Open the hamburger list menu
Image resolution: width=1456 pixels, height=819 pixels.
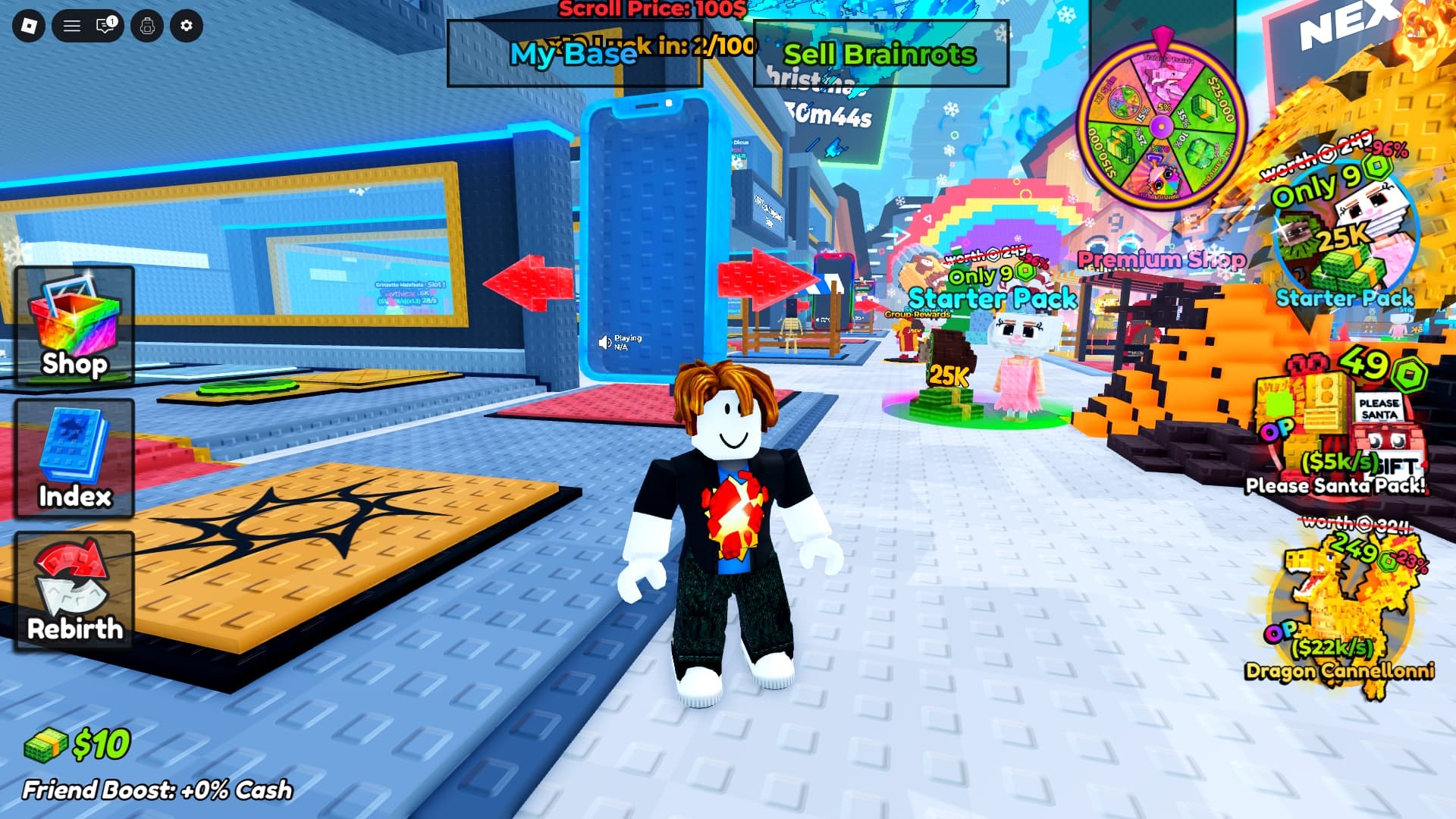[72, 26]
